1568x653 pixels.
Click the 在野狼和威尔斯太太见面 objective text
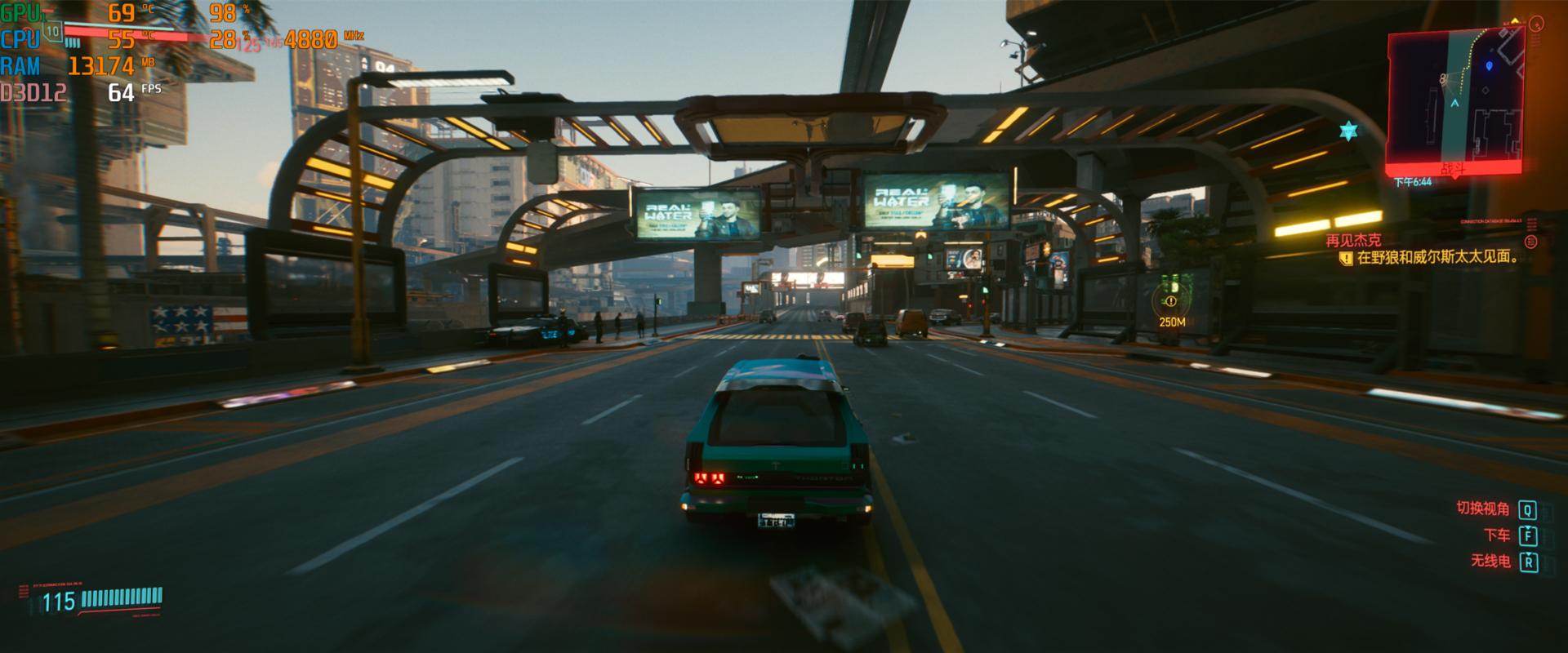(x=1437, y=258)
